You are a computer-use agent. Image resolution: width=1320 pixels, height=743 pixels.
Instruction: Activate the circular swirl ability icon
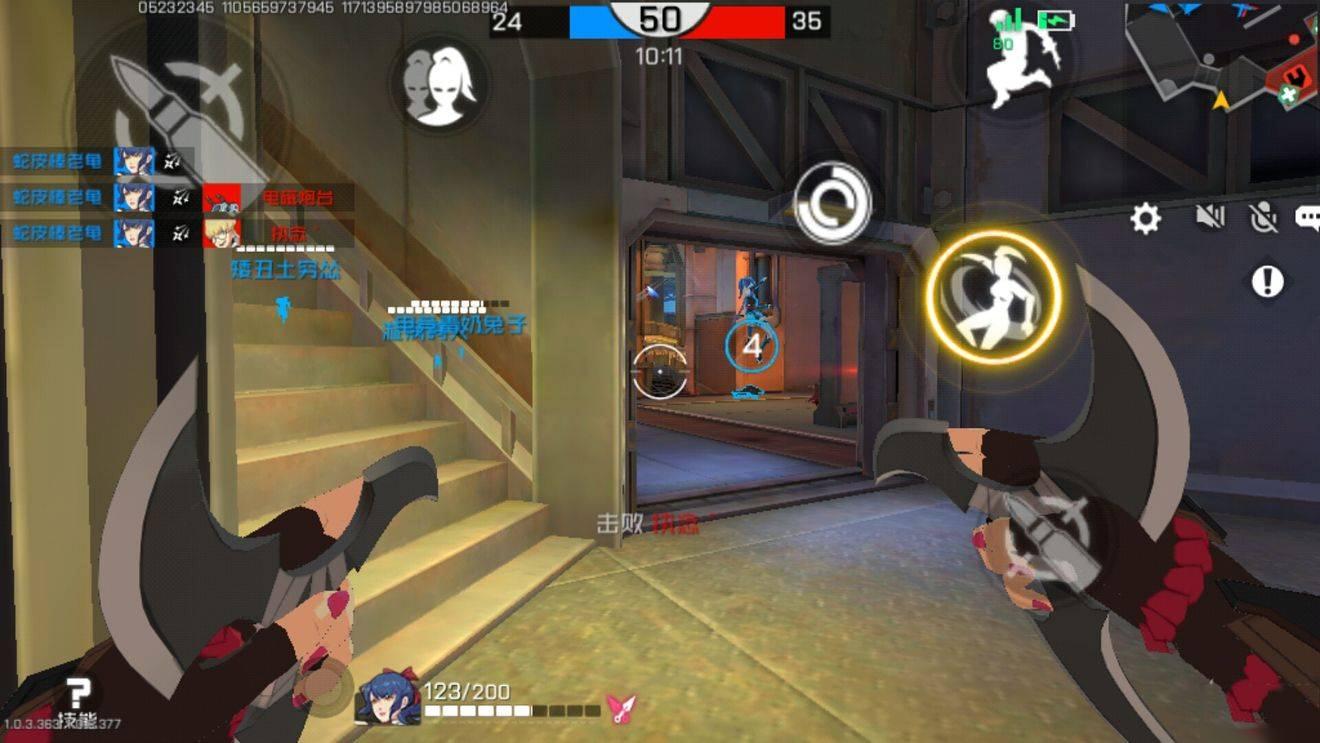832,203
